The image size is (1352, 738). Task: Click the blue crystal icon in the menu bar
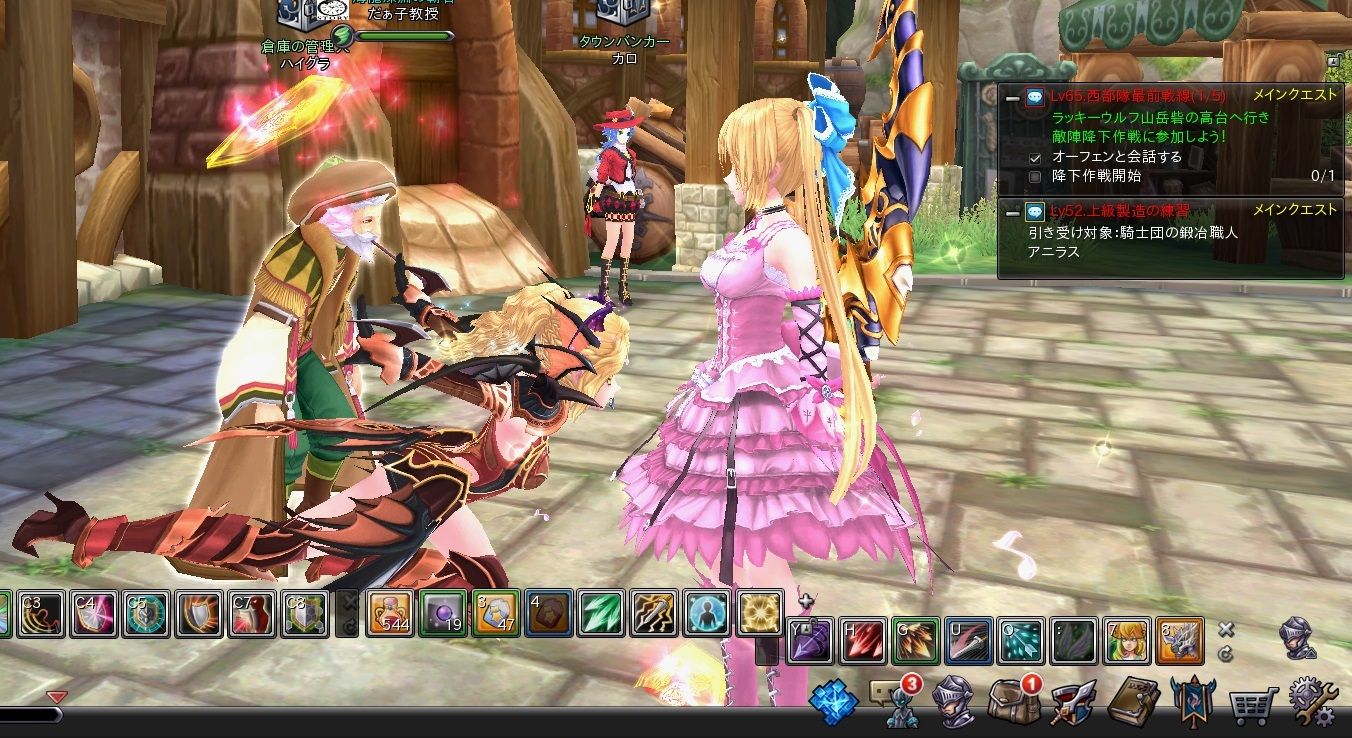(833, 703)
